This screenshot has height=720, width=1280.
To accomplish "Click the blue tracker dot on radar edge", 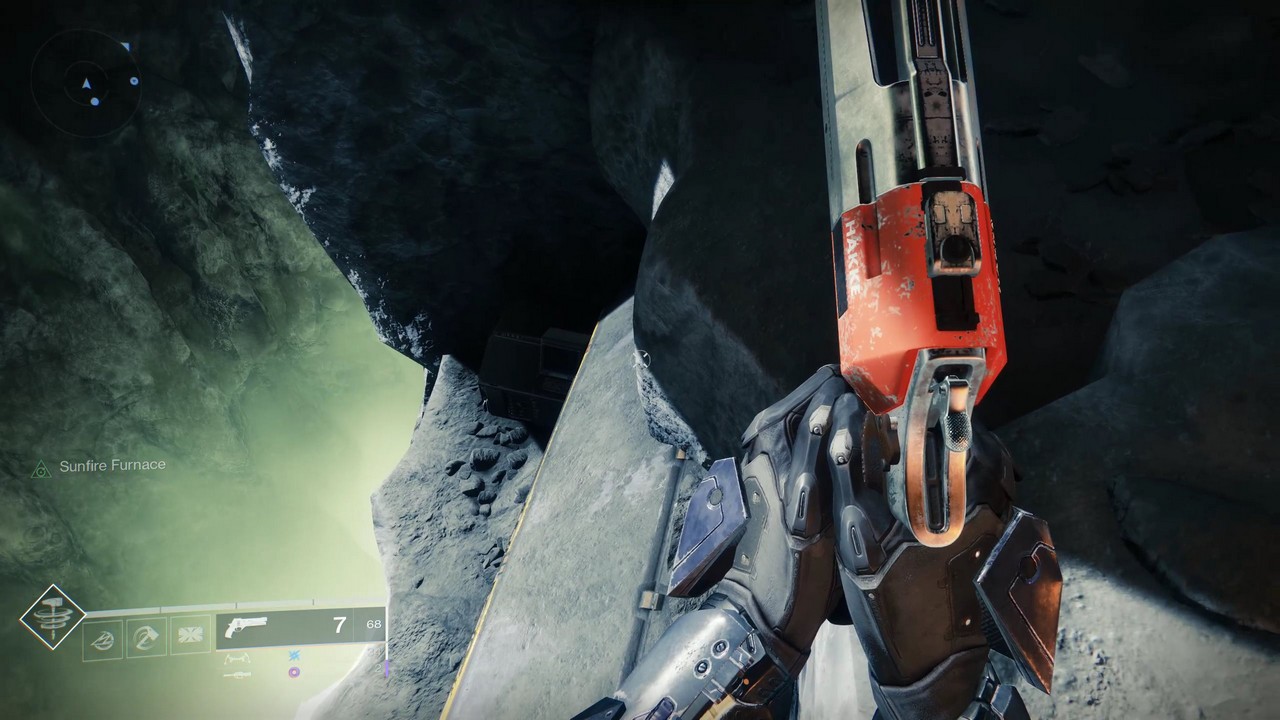I will (135, 81).
